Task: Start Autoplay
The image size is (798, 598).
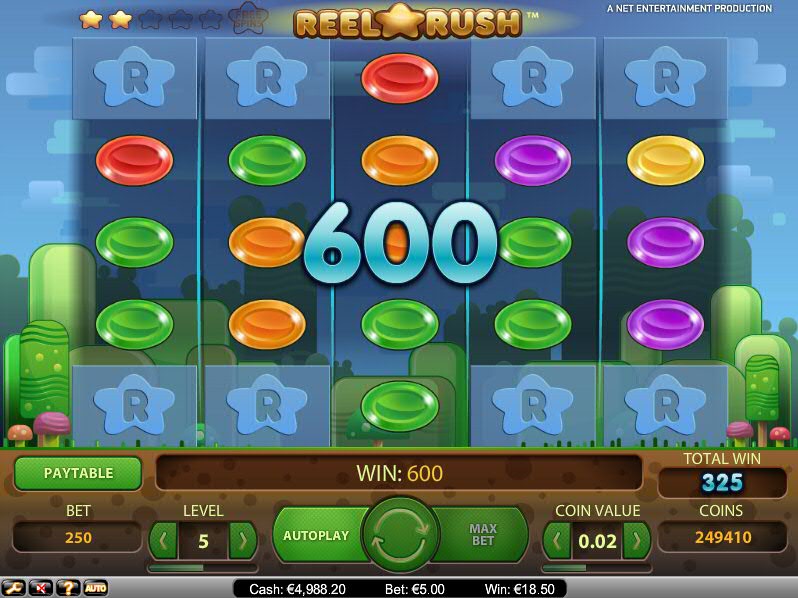Action: click(x=315, y=535)
